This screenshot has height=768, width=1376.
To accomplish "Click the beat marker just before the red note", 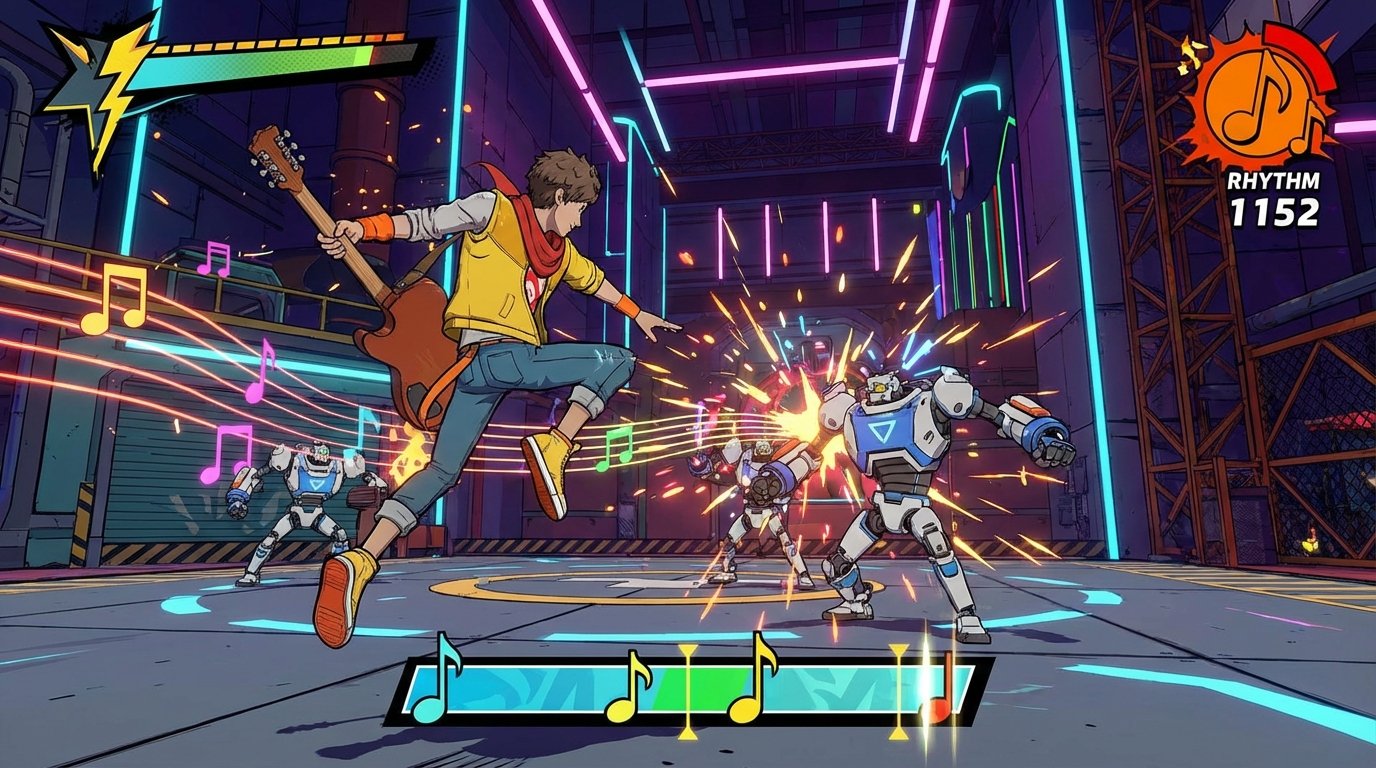I will (897, 690).
